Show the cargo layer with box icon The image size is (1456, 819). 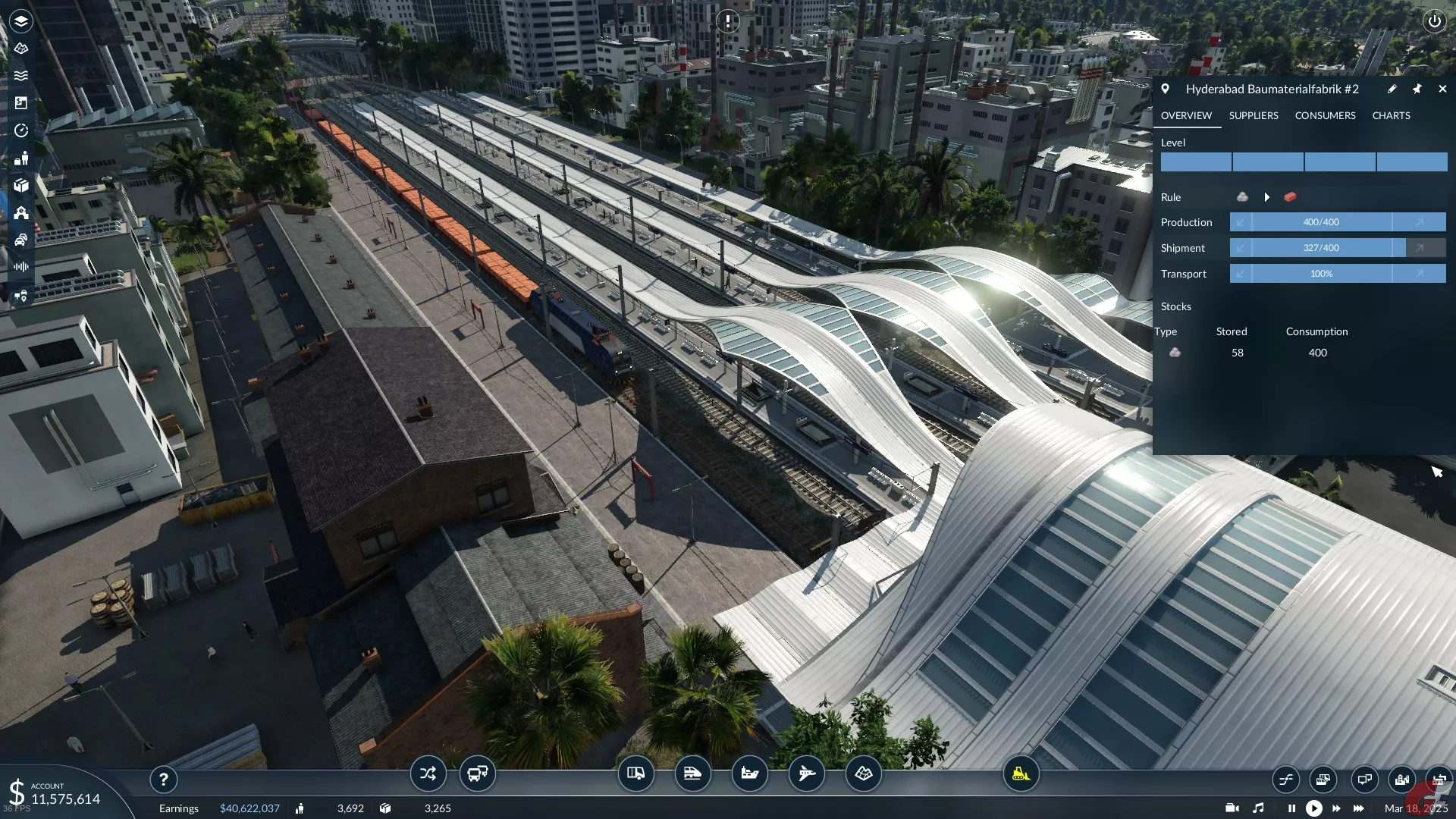[x=21, y=185]
